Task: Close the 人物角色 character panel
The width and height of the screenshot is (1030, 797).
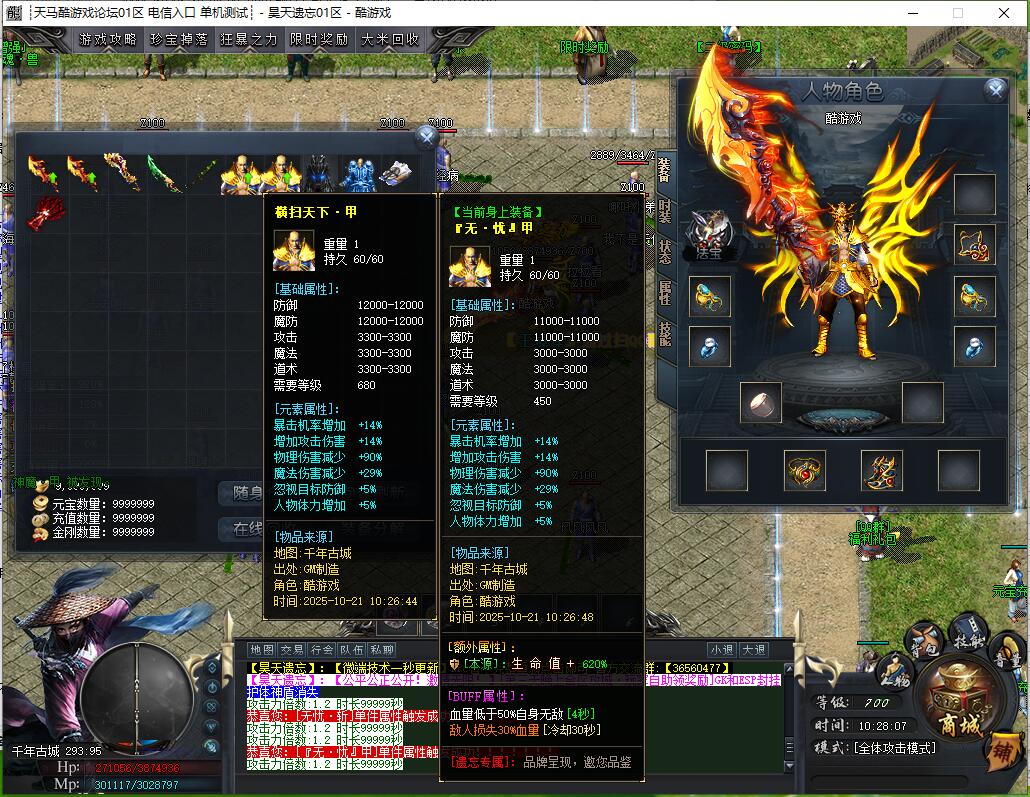Action: point(995,90)
